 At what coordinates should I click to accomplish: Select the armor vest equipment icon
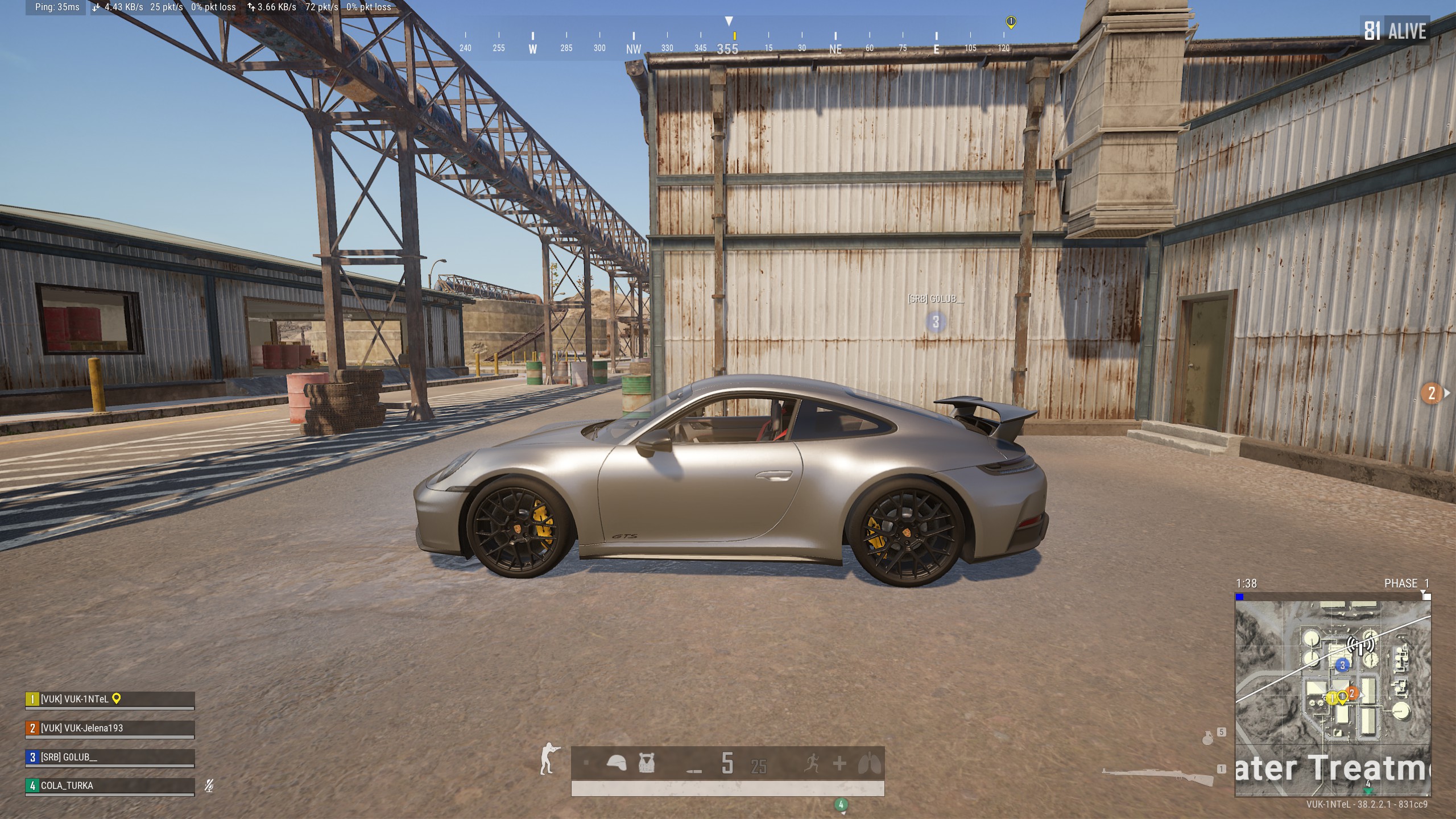tap(646, 763)
